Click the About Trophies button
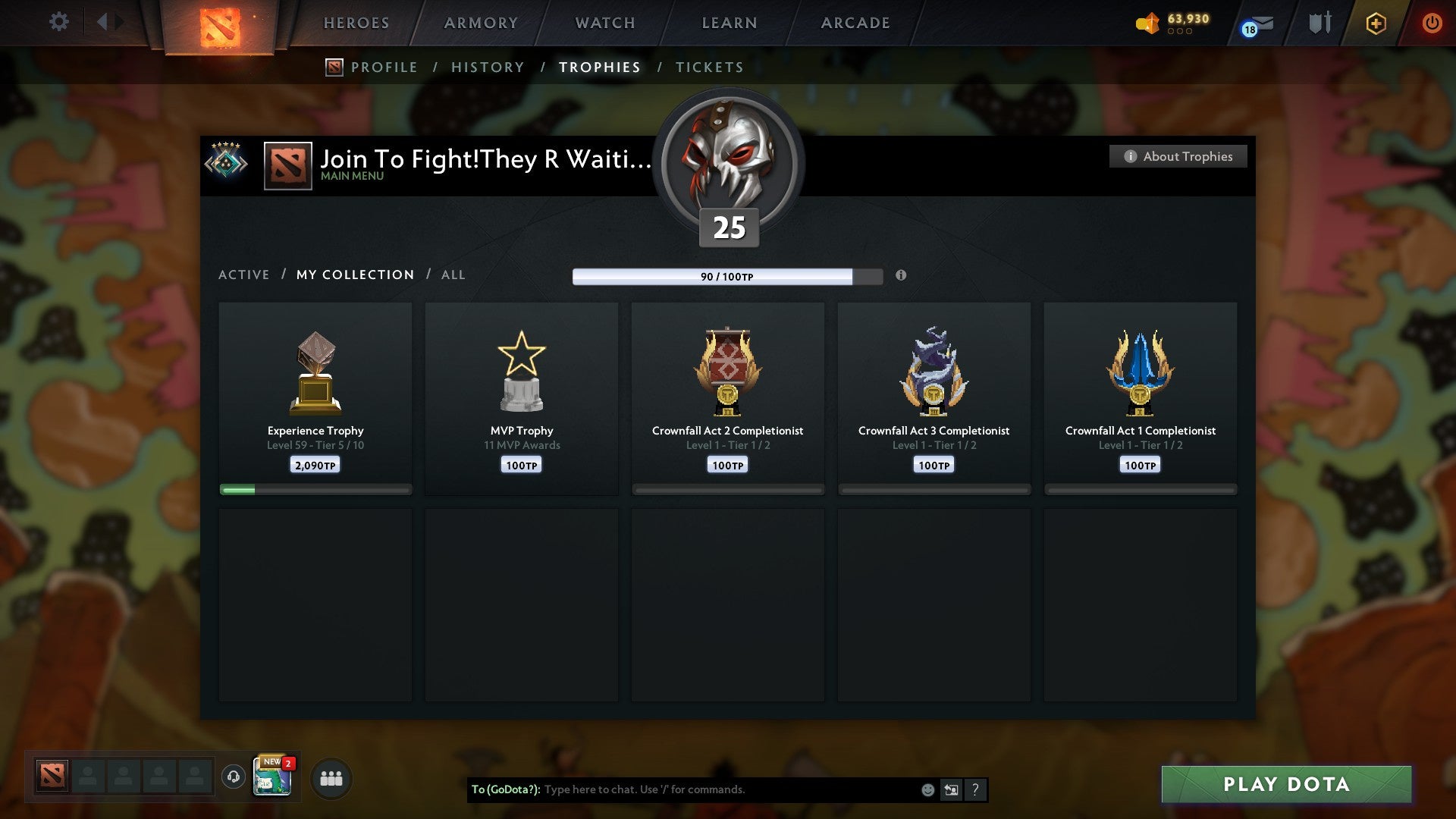This screenshot has height=819, width=1456. [1178, 156]
